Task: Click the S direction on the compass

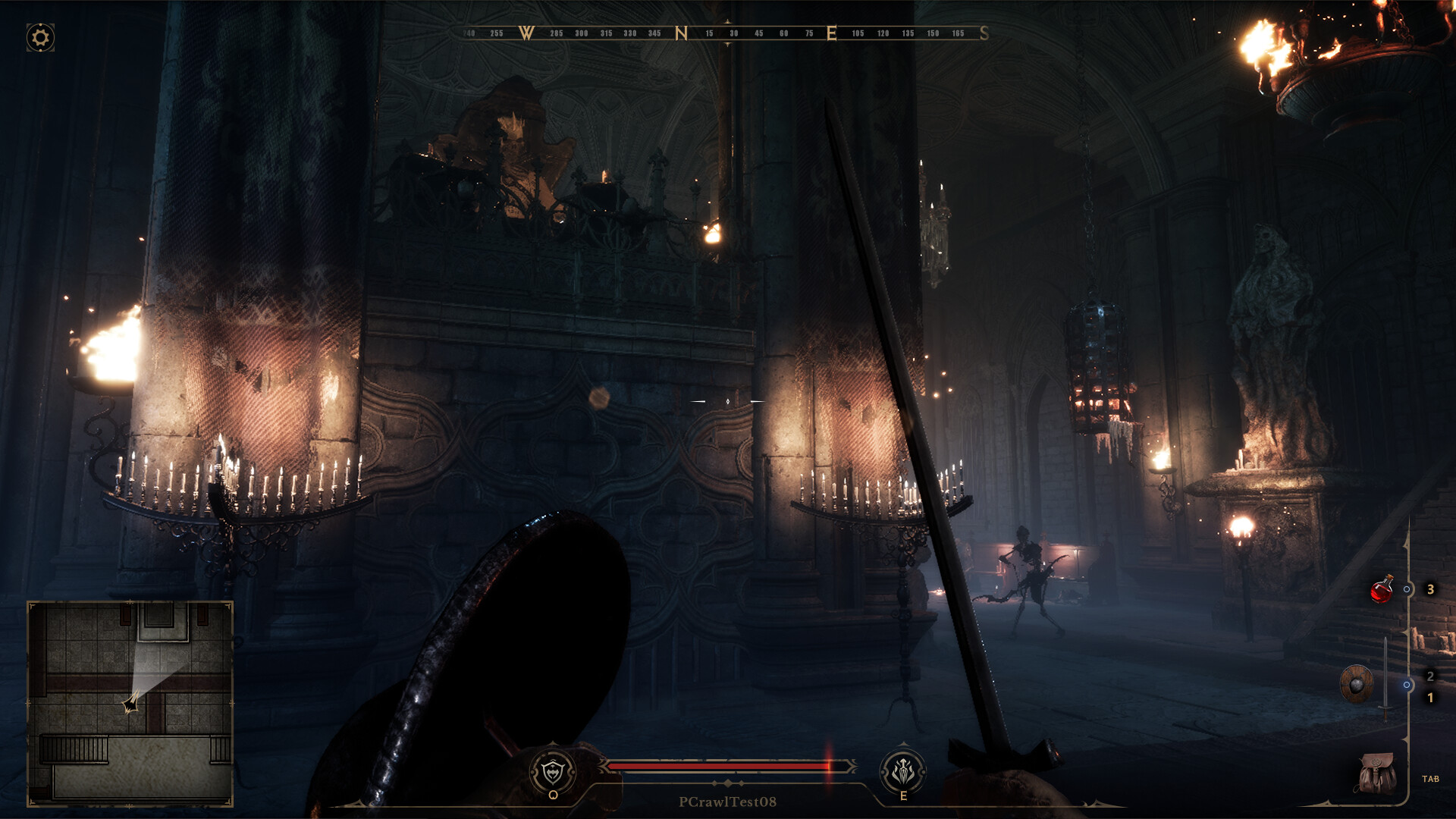Action: click(984, 33)
